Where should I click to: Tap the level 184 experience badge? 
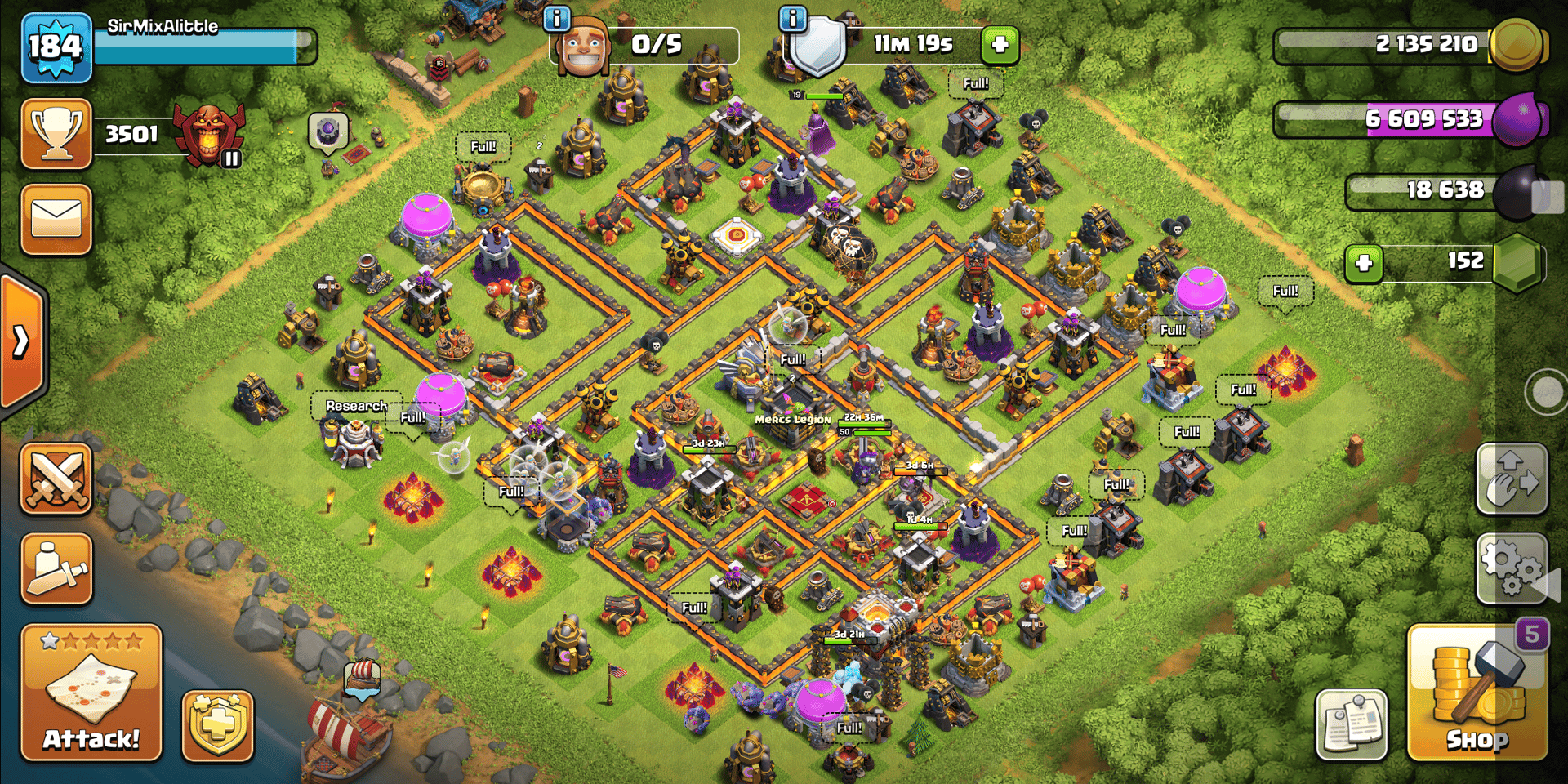click(56, 47)
